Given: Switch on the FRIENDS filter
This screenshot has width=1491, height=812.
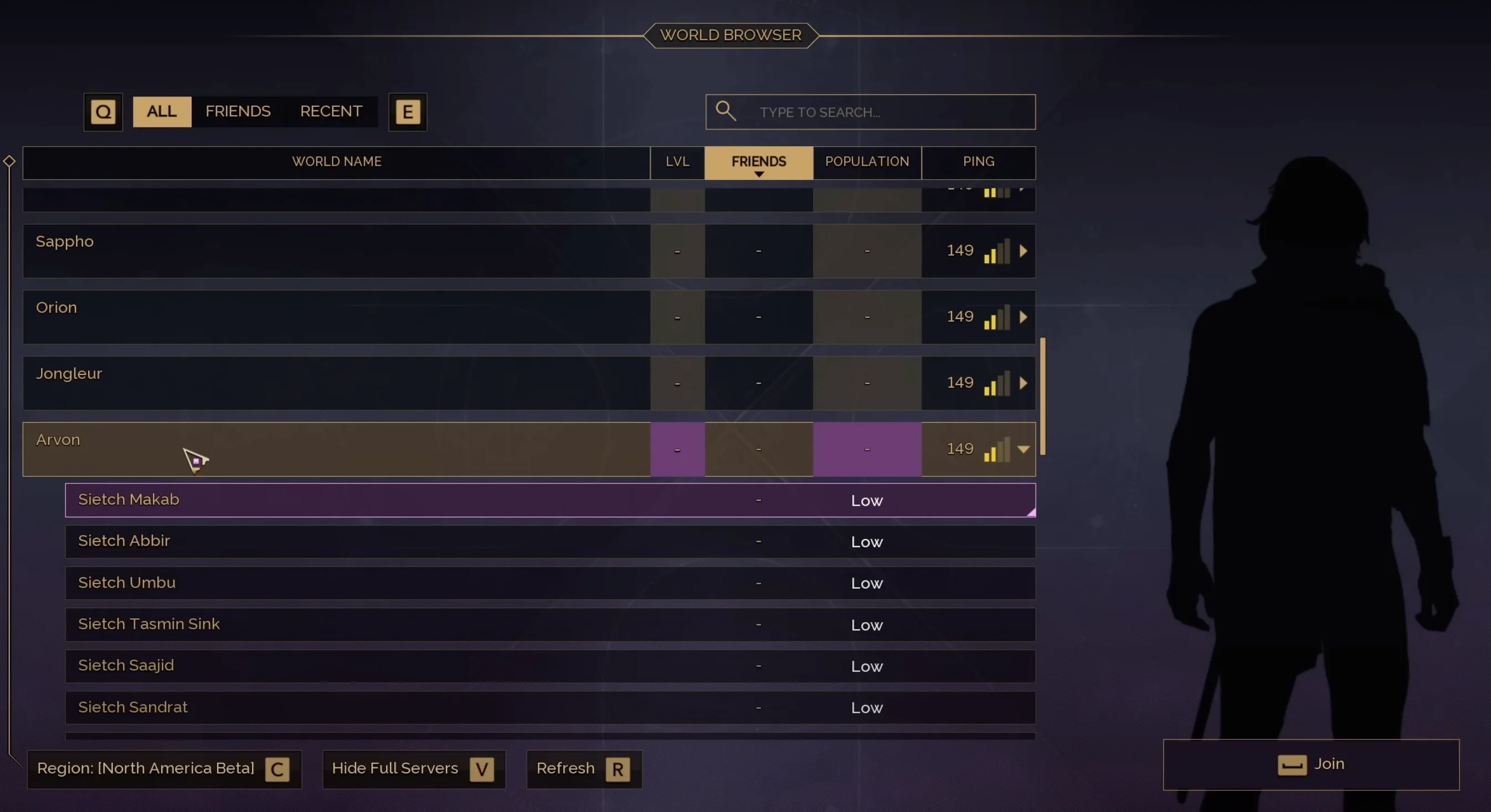Looking at the screenshot, I should point(237,111).
